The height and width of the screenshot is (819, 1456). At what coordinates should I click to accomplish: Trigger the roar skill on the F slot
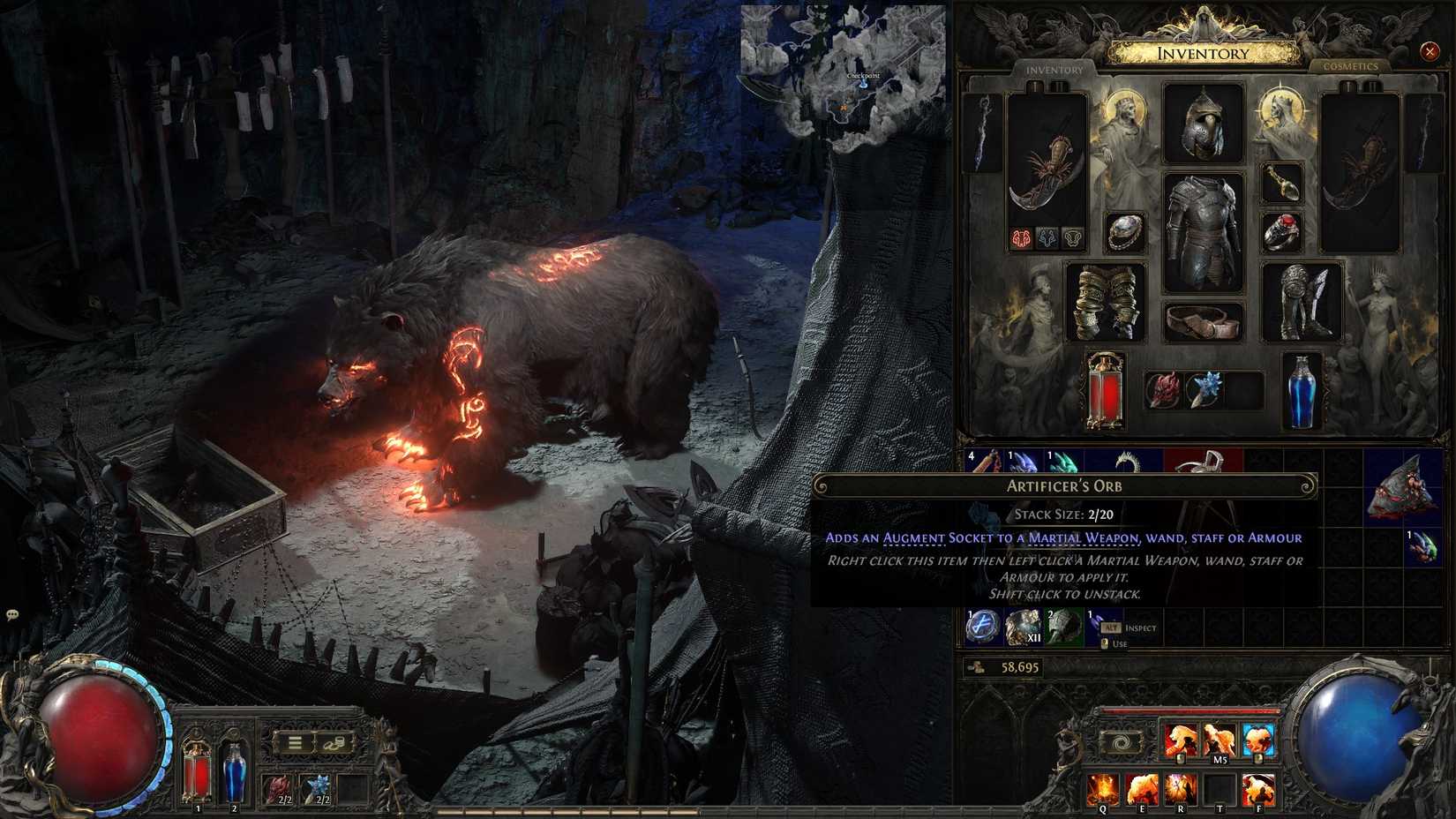click(x=1258, y=788)
